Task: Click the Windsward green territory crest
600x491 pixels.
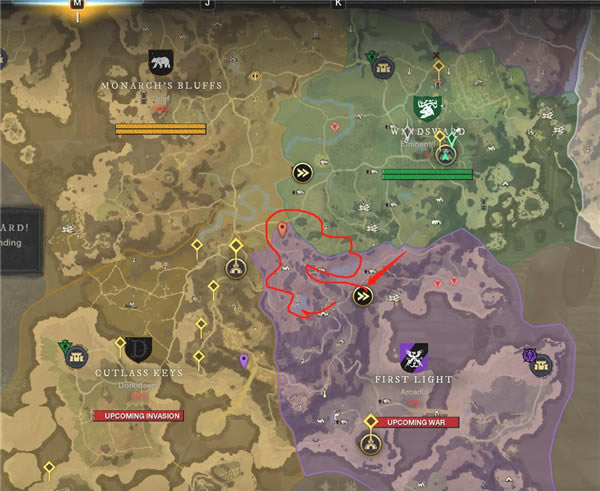Action: coord(422,106)
